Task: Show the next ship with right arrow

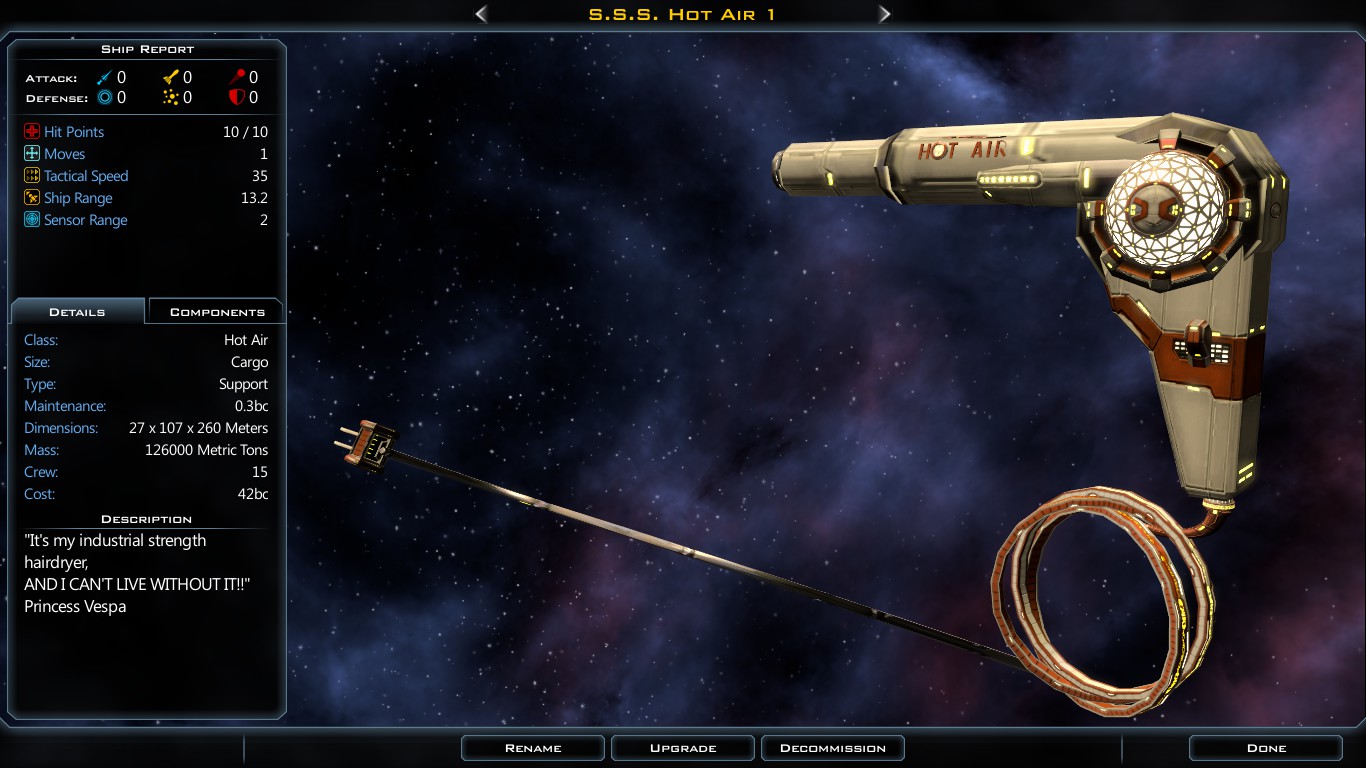Action: [x=884, y=14]
